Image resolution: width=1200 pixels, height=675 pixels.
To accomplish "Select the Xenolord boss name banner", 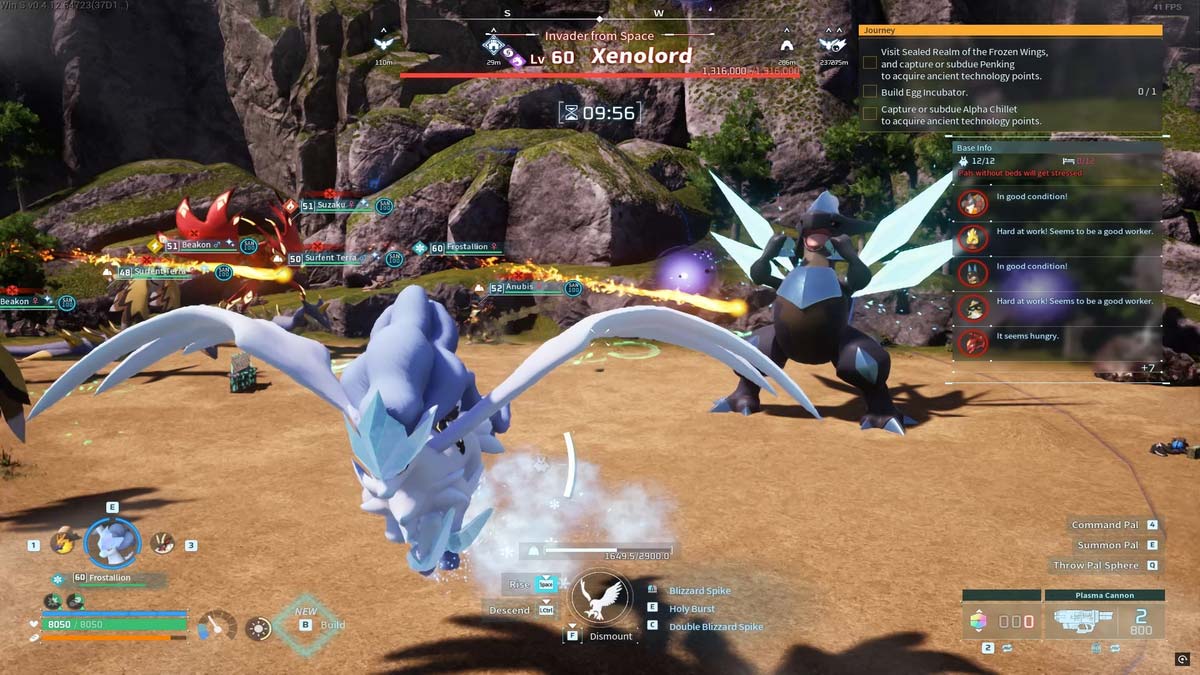I will 641,57.
